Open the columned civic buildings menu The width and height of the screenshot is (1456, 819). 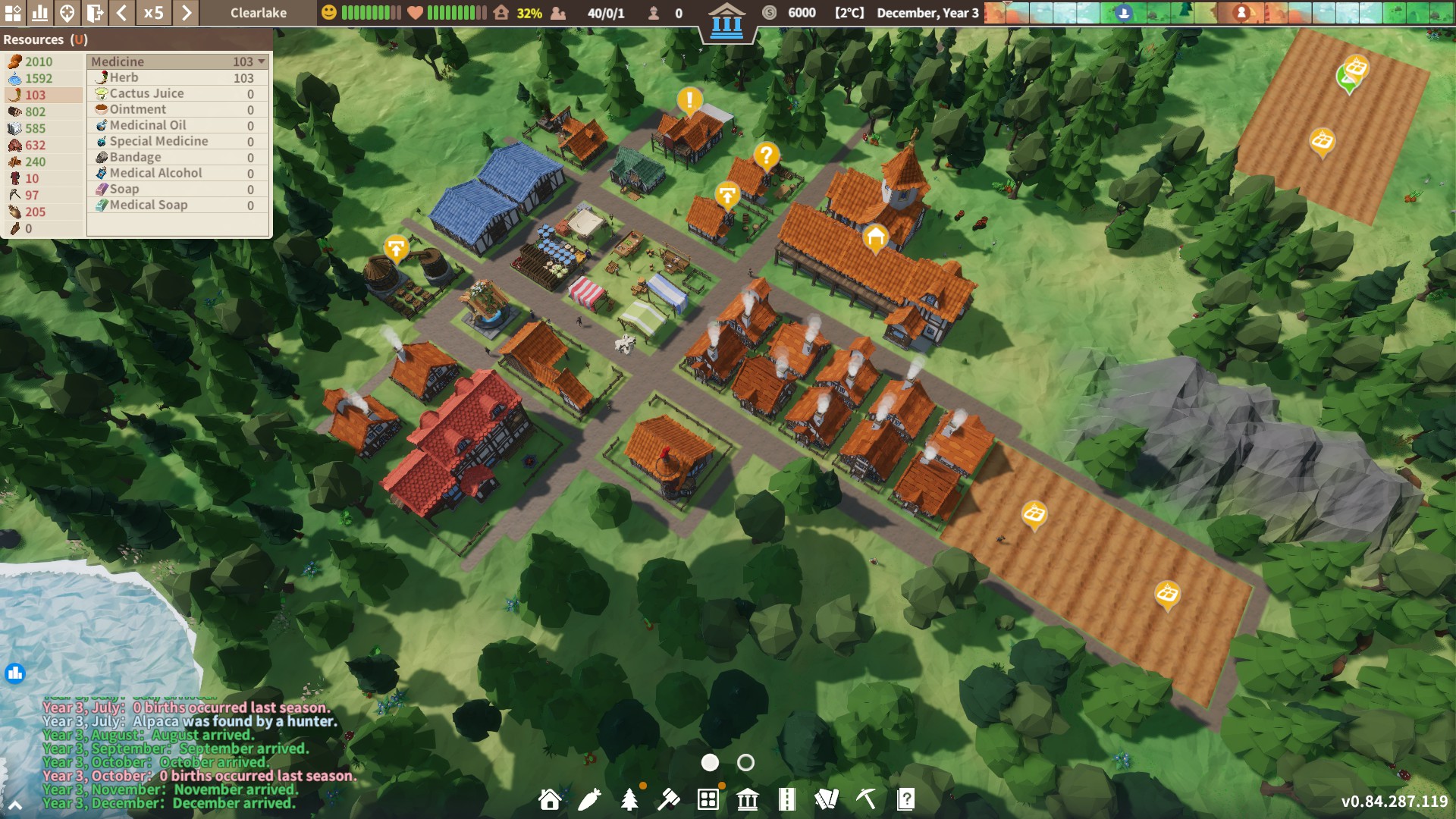[x=748, y=799]
